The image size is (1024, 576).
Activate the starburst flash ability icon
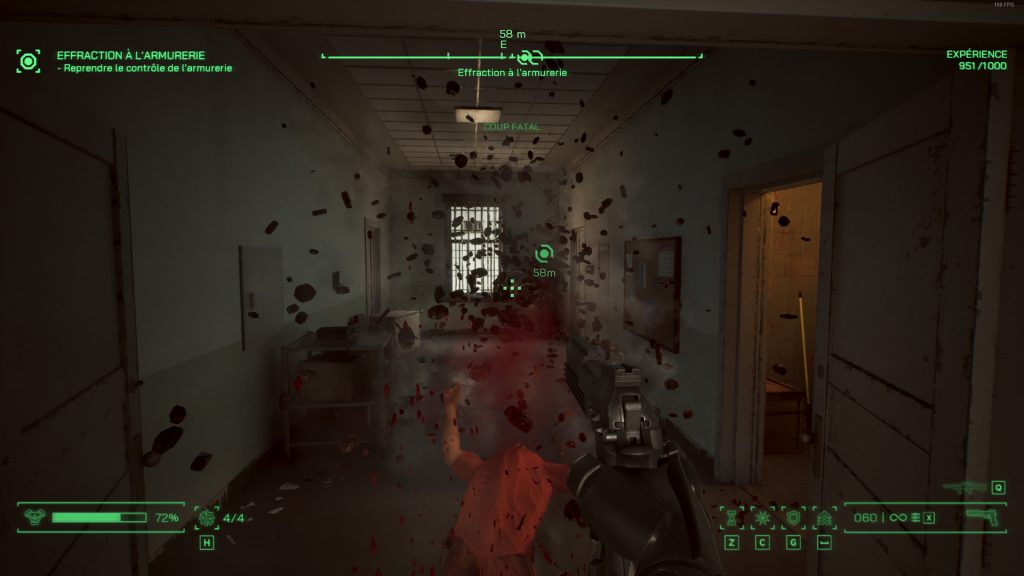[x=762, y=518]
